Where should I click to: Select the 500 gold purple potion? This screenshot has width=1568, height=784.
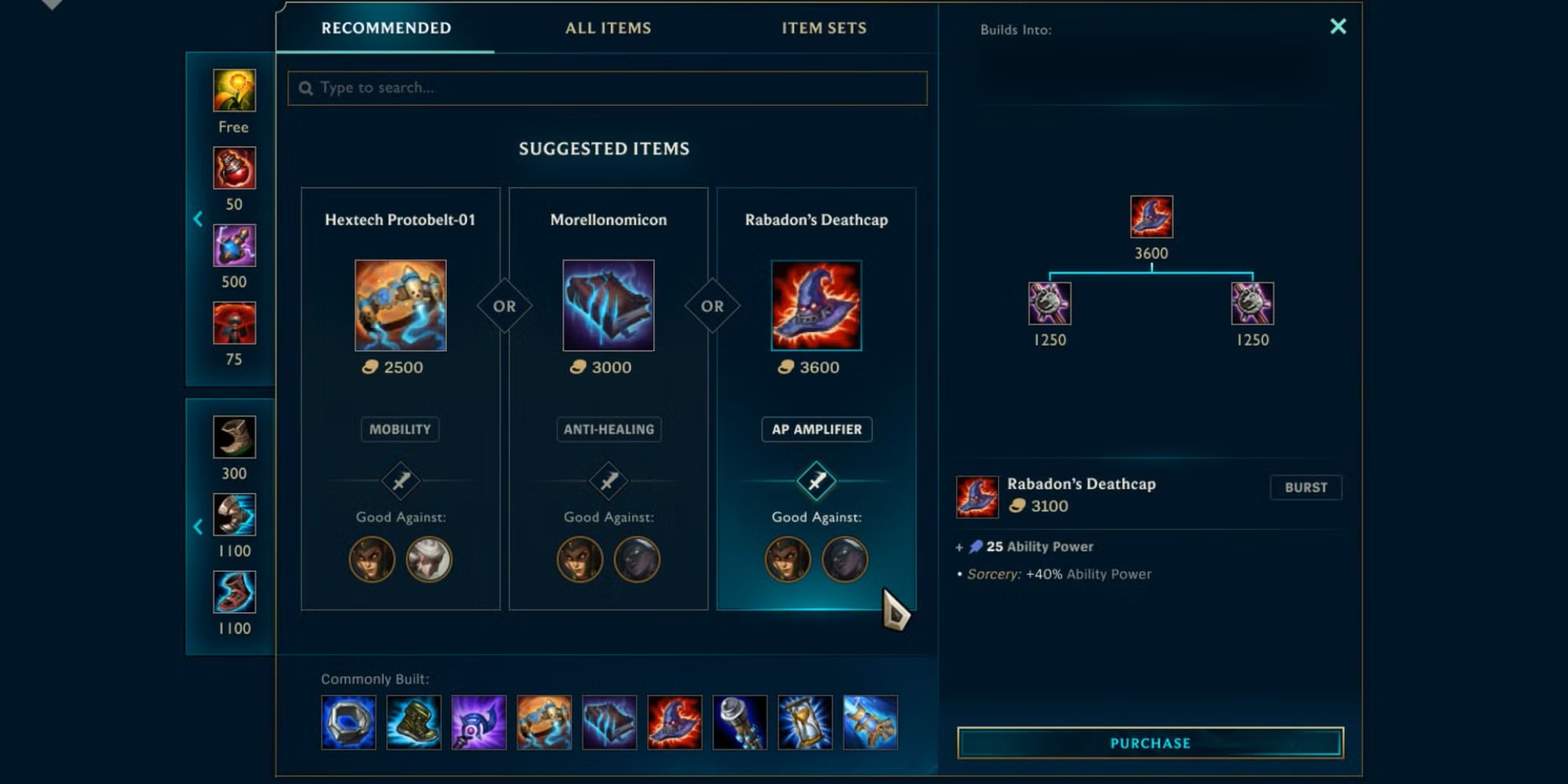pyautogui.click(x=234, y=245)
